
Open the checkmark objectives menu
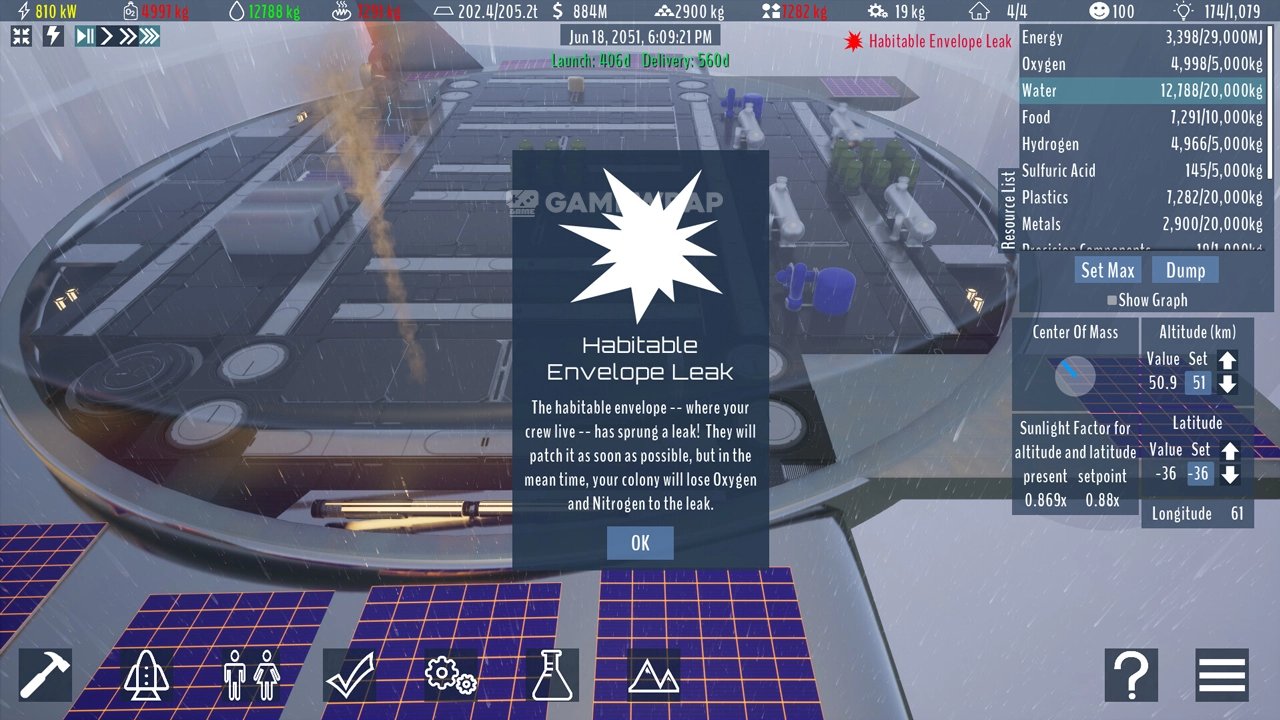[351, 675]
